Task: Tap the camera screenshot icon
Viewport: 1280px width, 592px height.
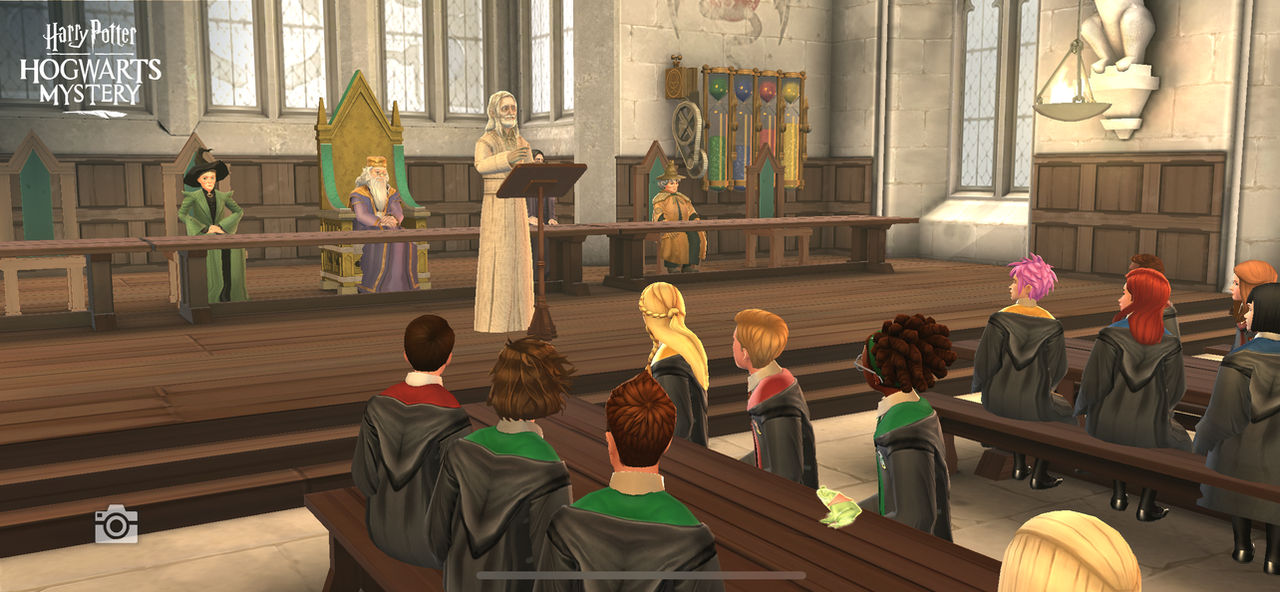Action: click(x=116, y=524)
